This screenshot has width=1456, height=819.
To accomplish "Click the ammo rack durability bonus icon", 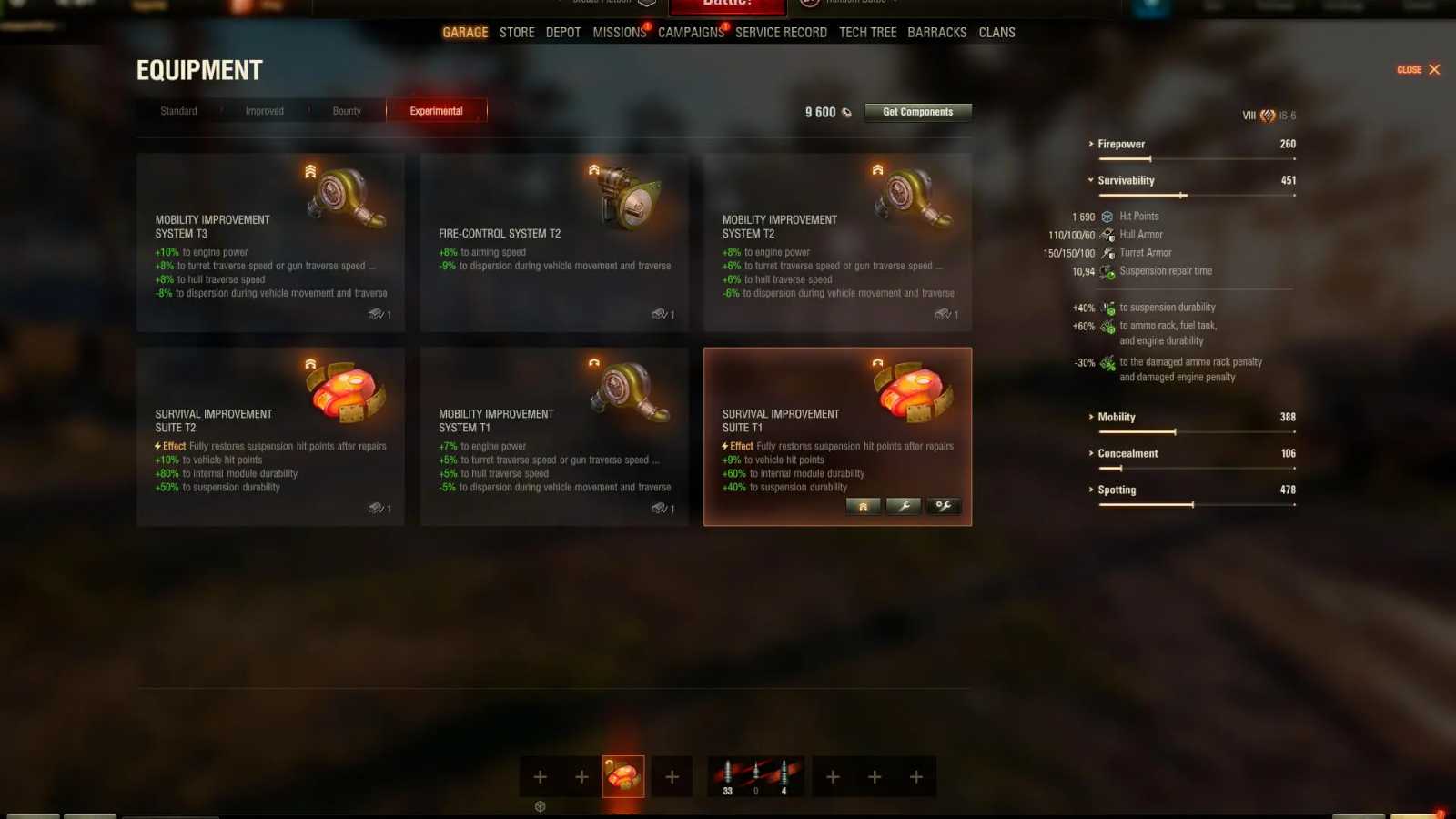I will tap(1107, 327).
